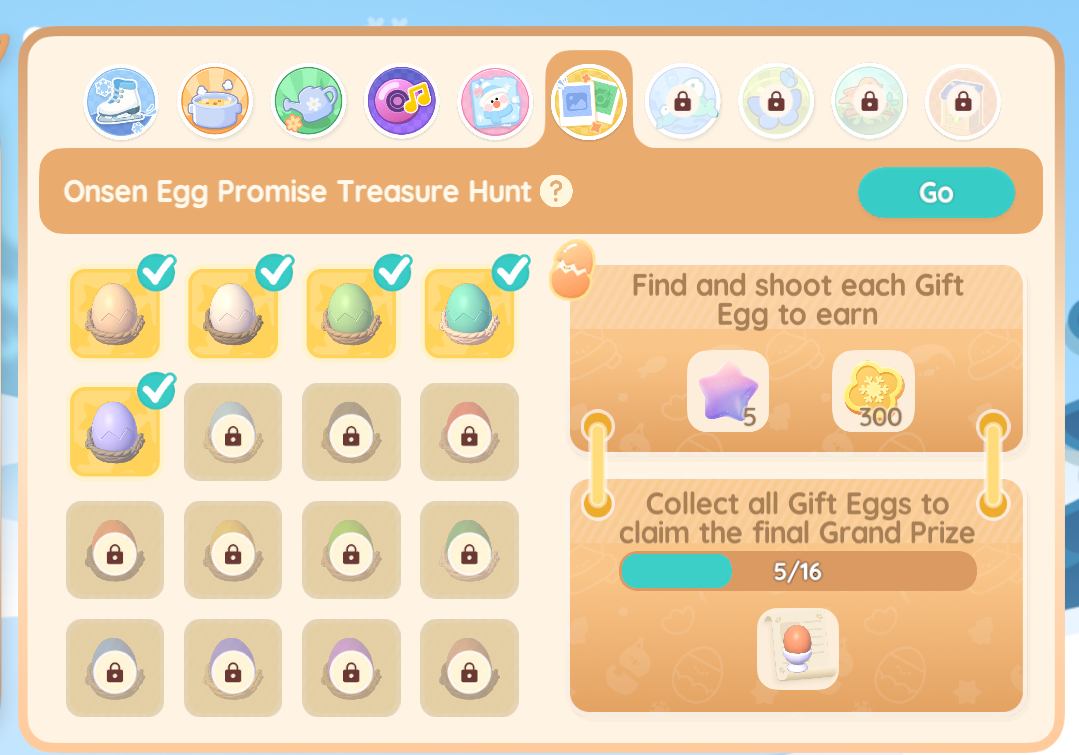Switch to the music note tab
1079x755 pixels.
(402, 102)
